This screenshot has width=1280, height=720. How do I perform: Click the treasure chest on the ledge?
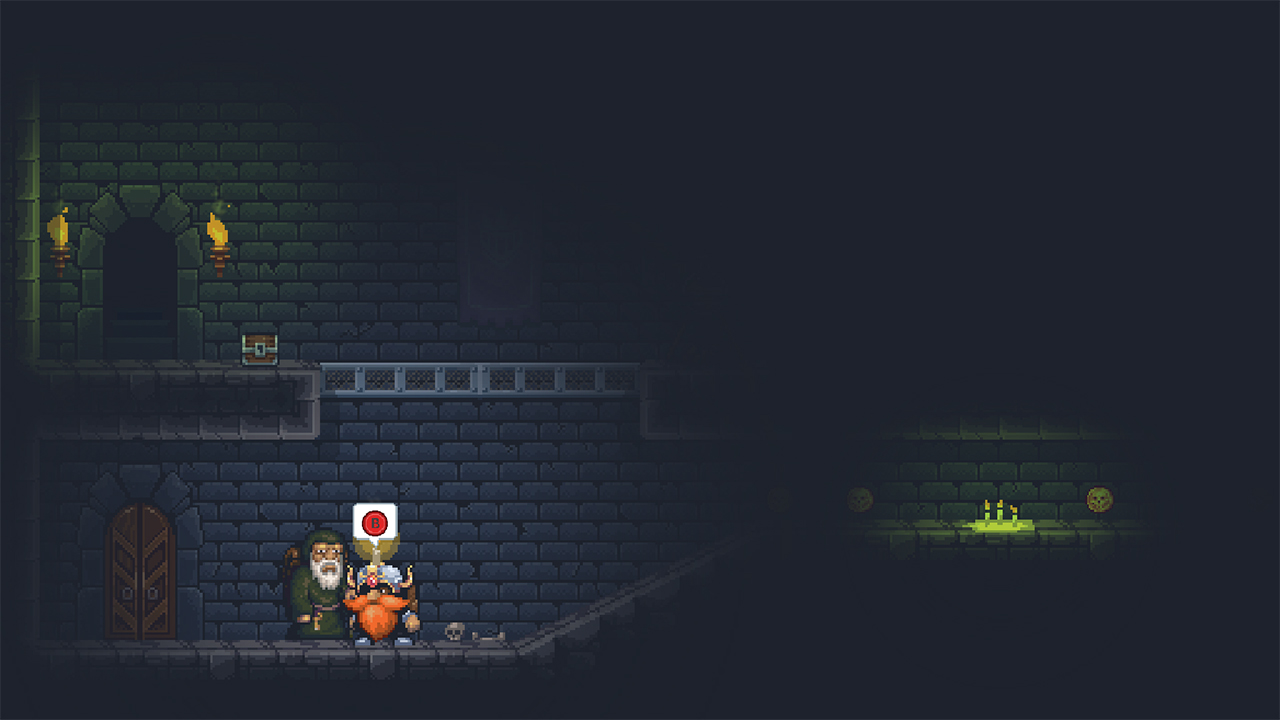point(258,348)
